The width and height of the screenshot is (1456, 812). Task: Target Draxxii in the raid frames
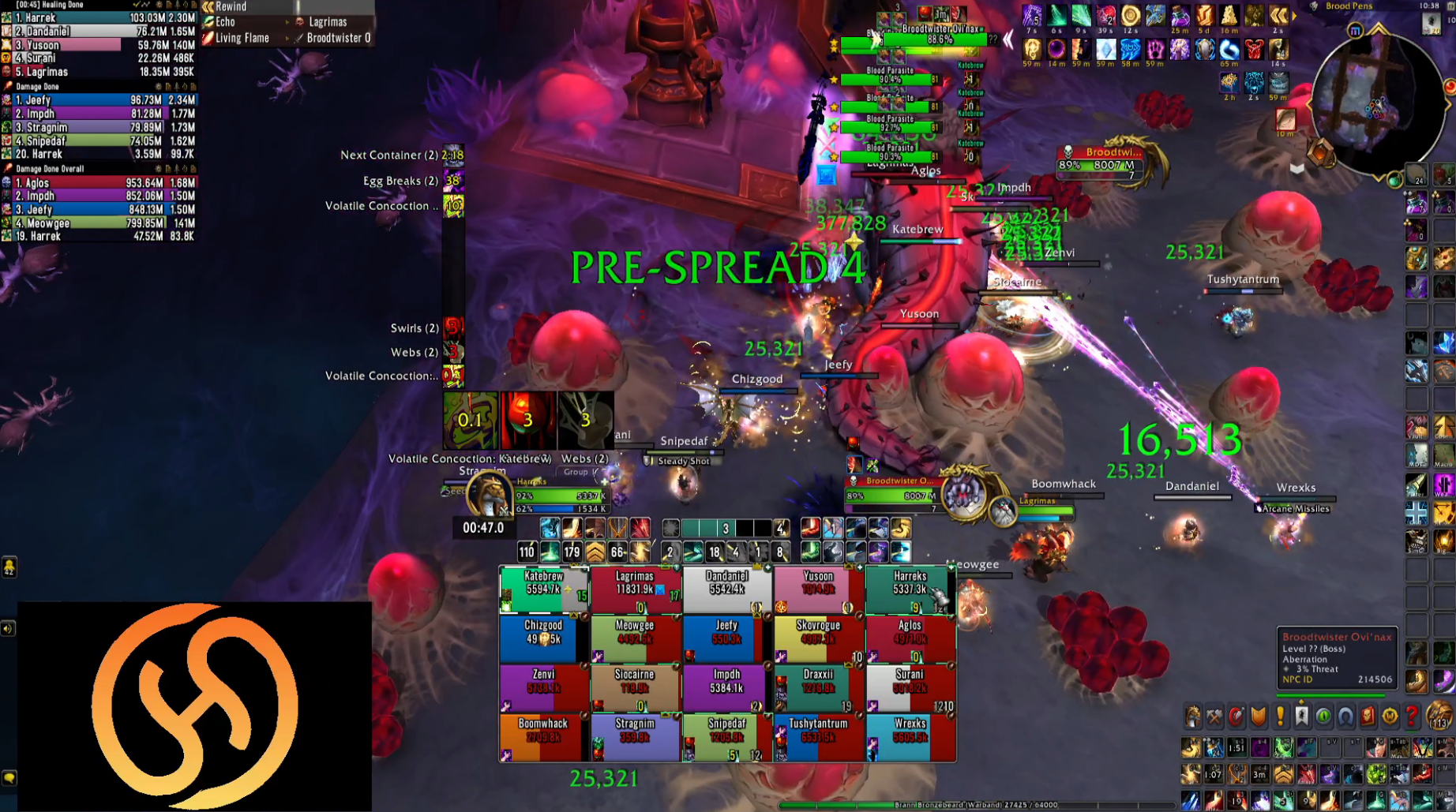(x=818, y=687)
